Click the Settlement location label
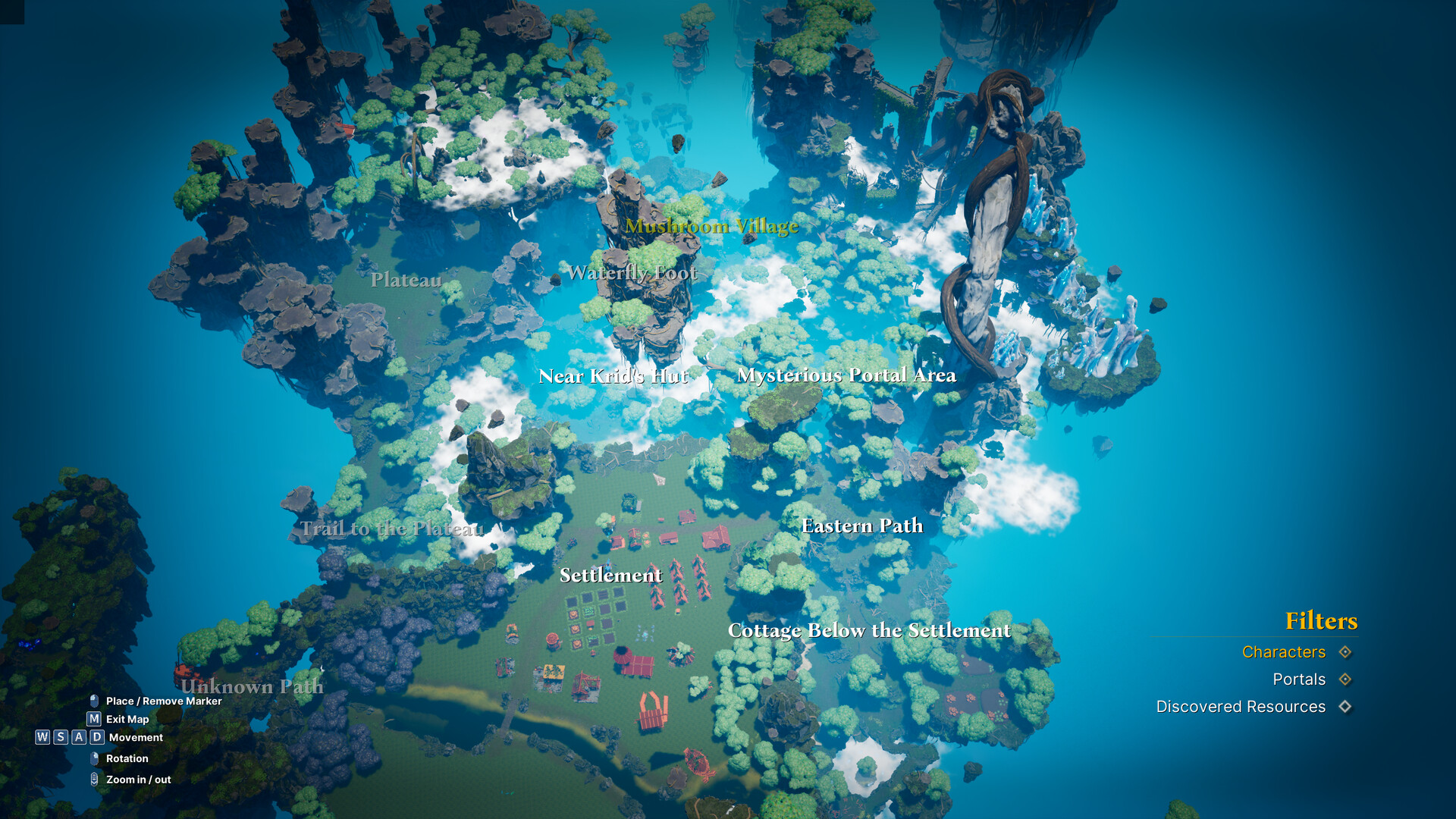 [x=611, y=576]
